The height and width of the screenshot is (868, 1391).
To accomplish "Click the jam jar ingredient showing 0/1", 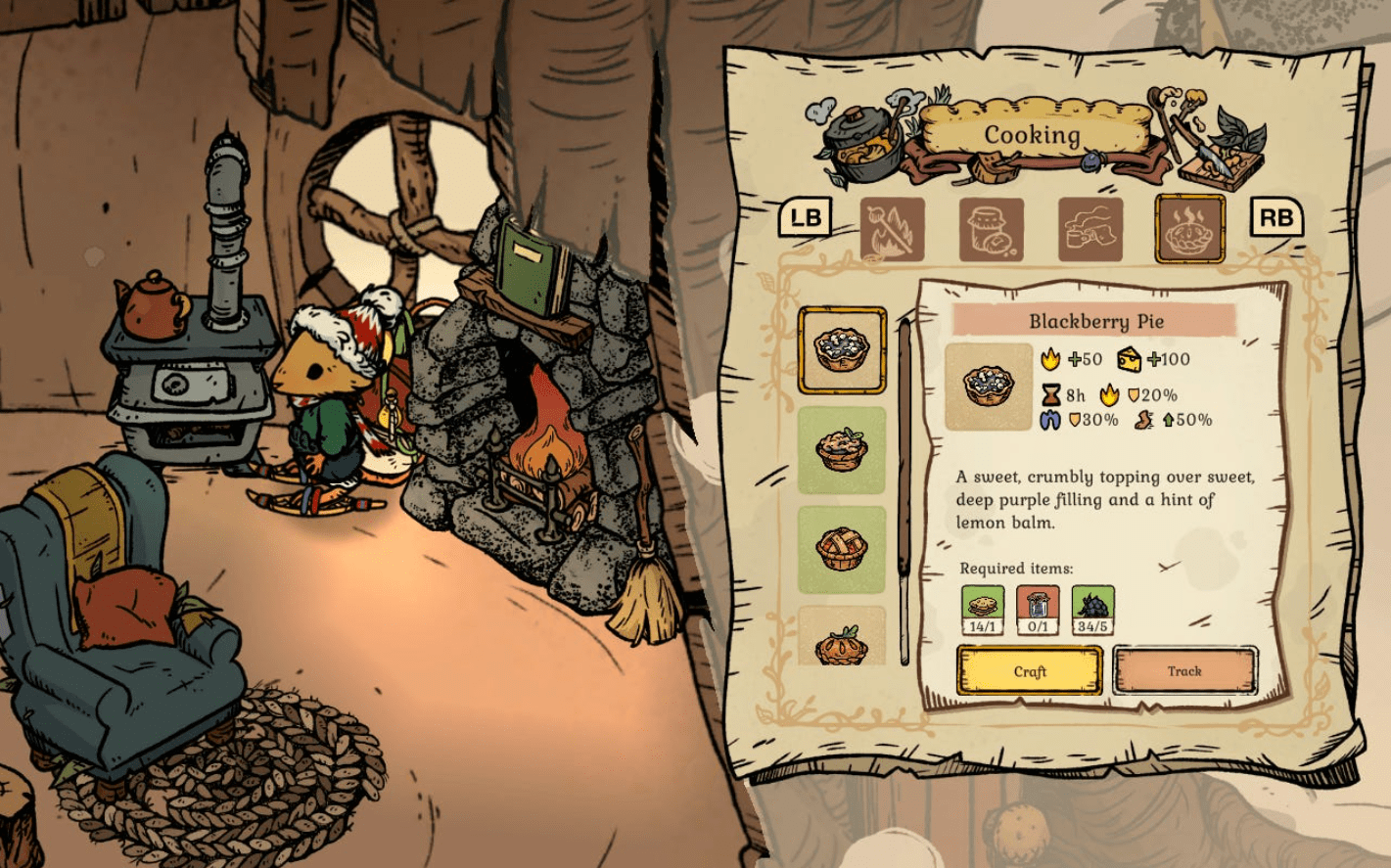I will click(x=1037, y=609).
